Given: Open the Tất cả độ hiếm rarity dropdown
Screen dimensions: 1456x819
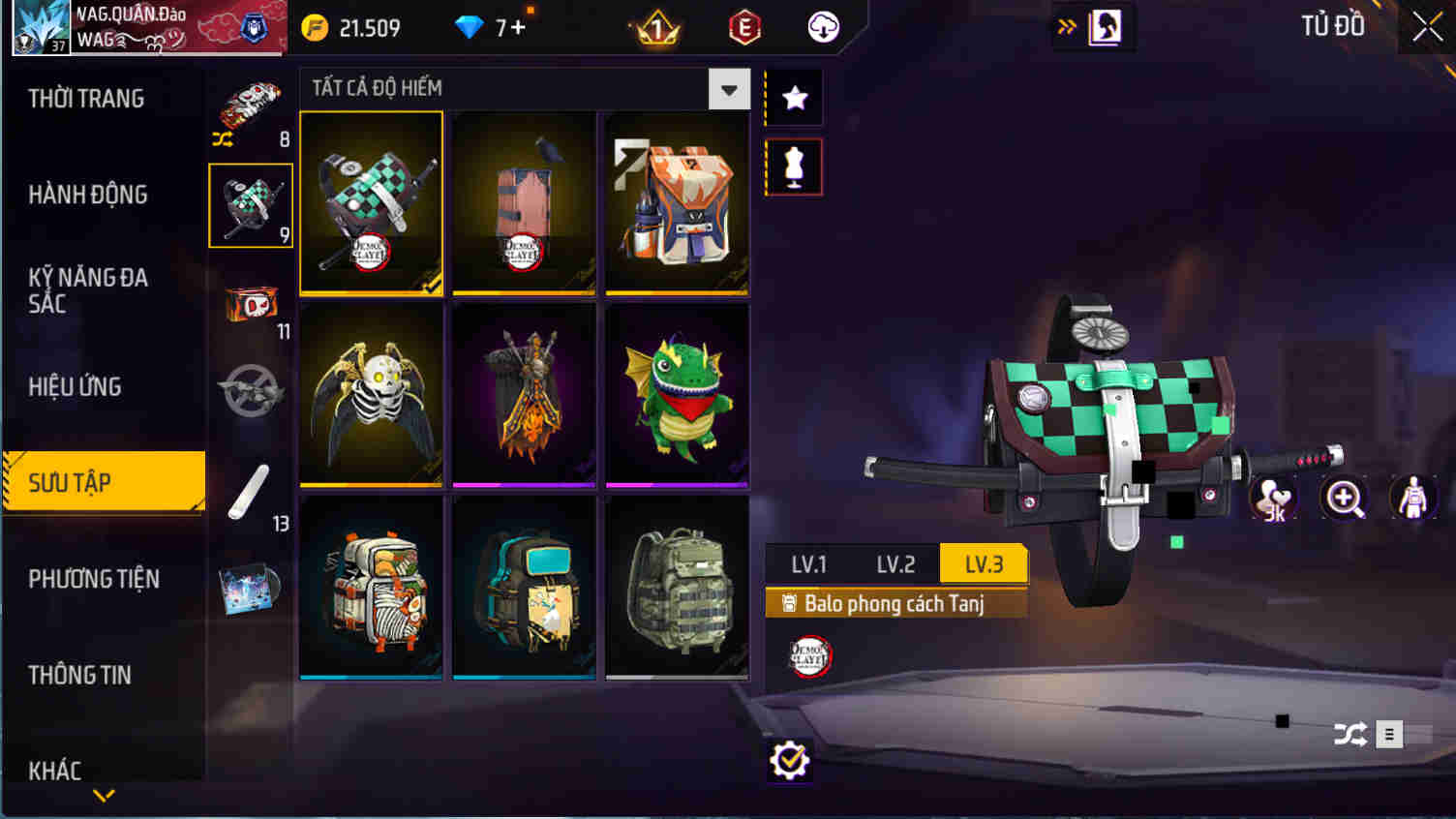Looking at the screenshot, I should (x=730, y=88).
